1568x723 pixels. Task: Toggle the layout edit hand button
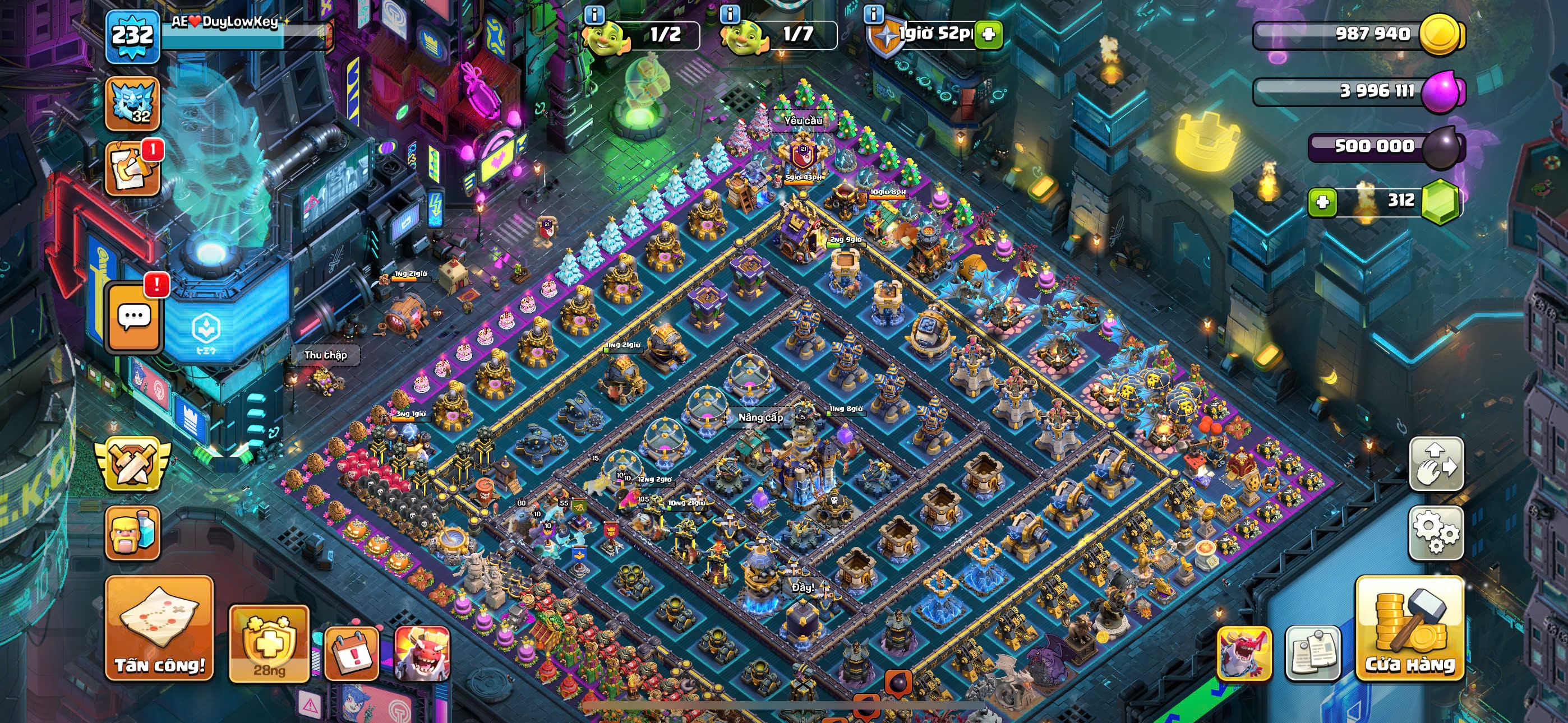[x=1436, y=464]
